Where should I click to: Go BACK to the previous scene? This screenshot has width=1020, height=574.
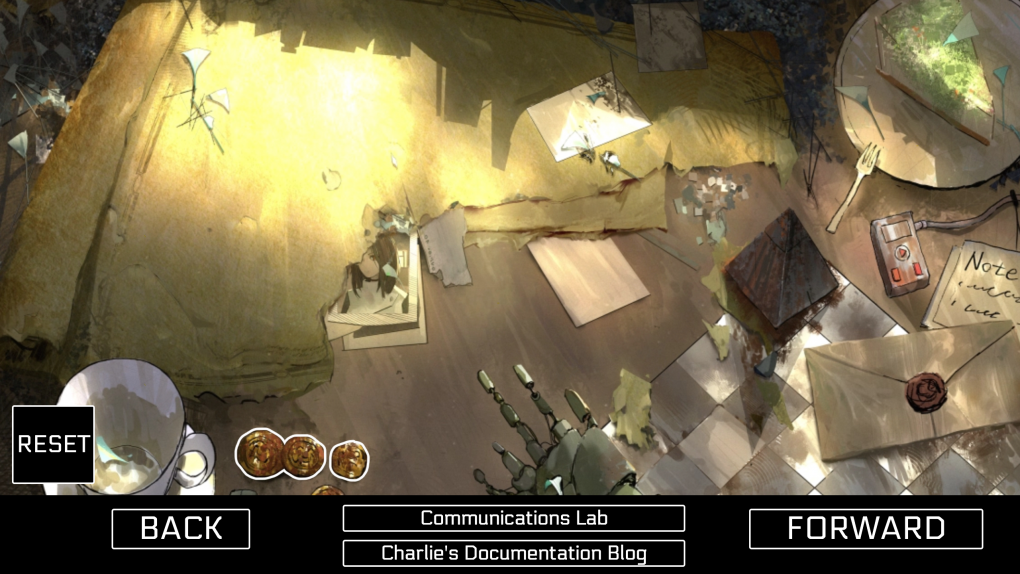tap(180, 528)
